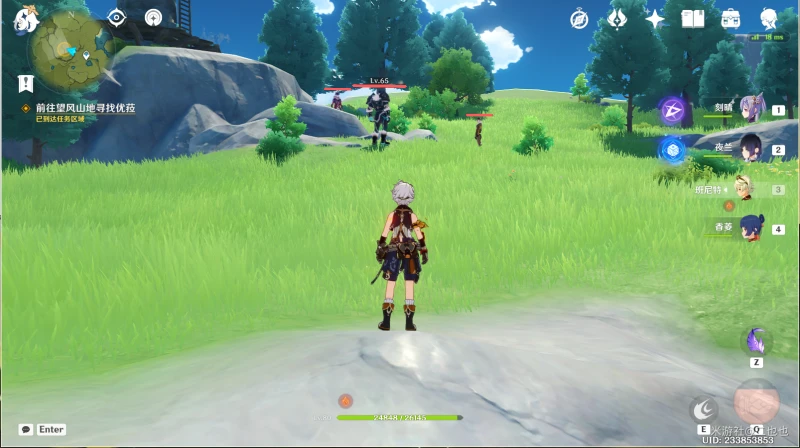Image resolution: width=800 pixels, height=448 pixels.
Task: Open the winged emblem icon in the top bar
Action: tap(617, 19)
